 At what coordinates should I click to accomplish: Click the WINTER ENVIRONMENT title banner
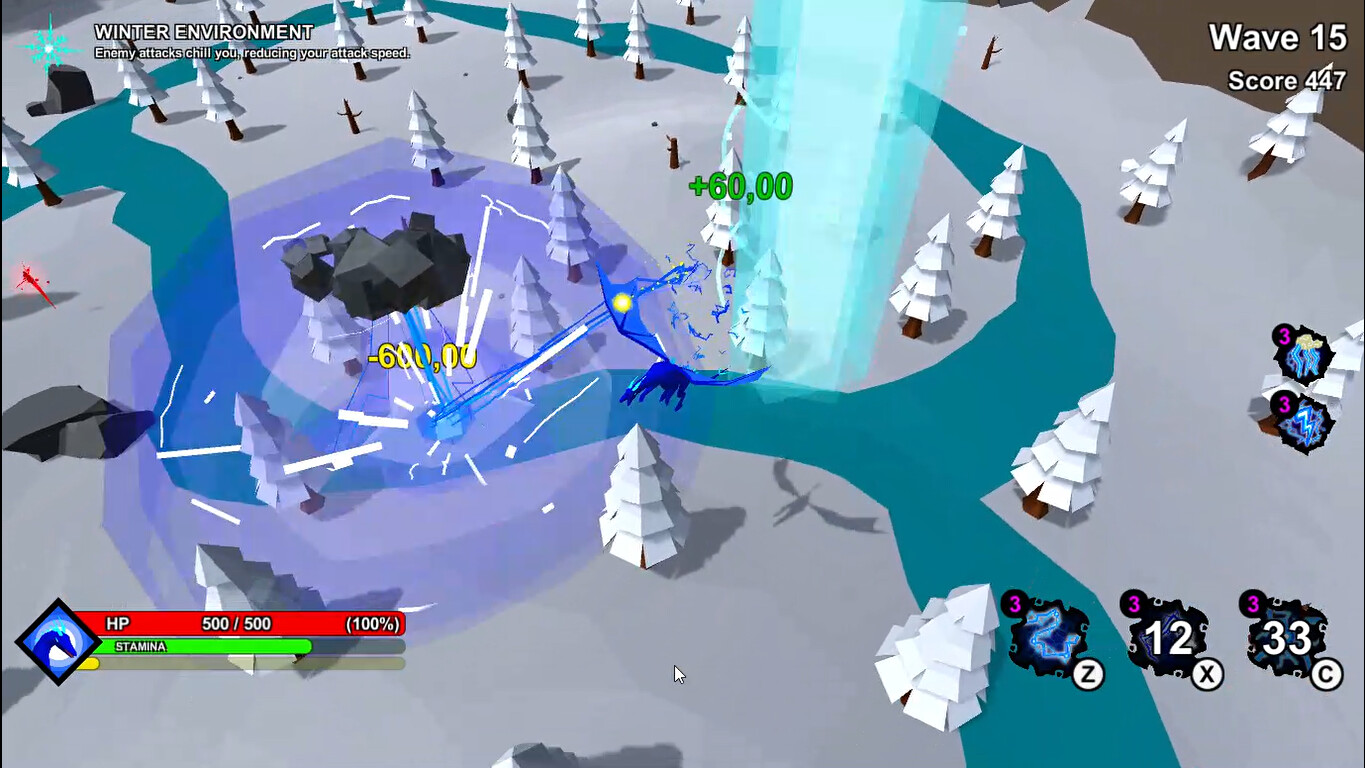pos(203,30)
